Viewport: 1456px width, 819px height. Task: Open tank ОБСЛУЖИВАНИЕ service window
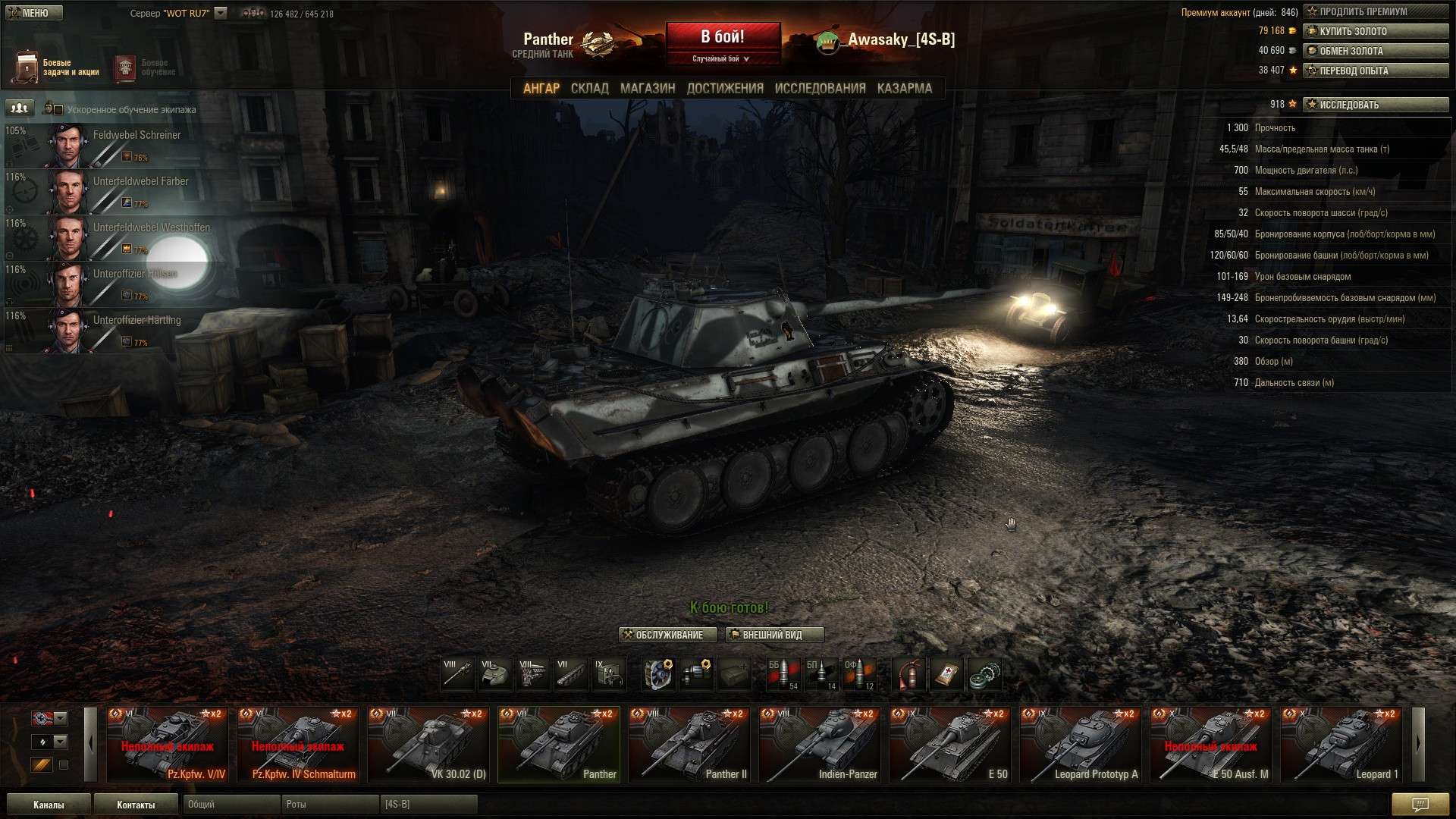pyautogui.click(x=667, y=635)
